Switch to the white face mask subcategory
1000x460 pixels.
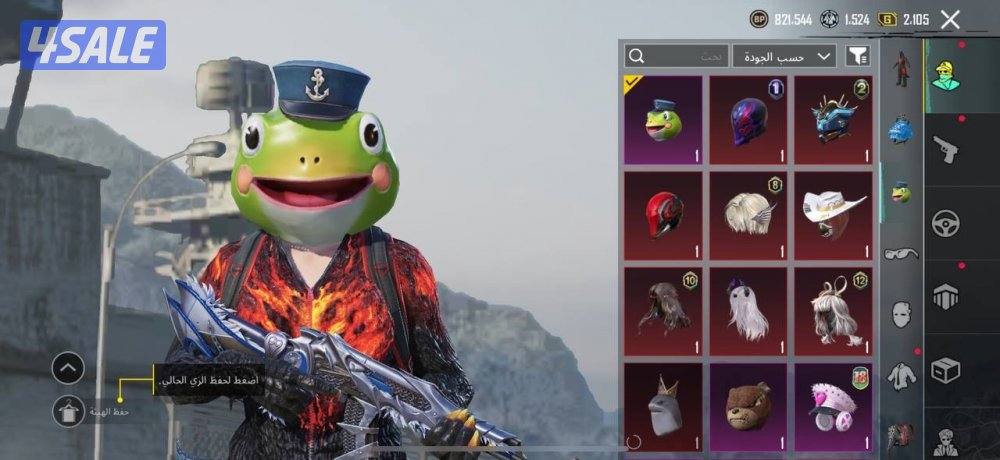point(901,313)
